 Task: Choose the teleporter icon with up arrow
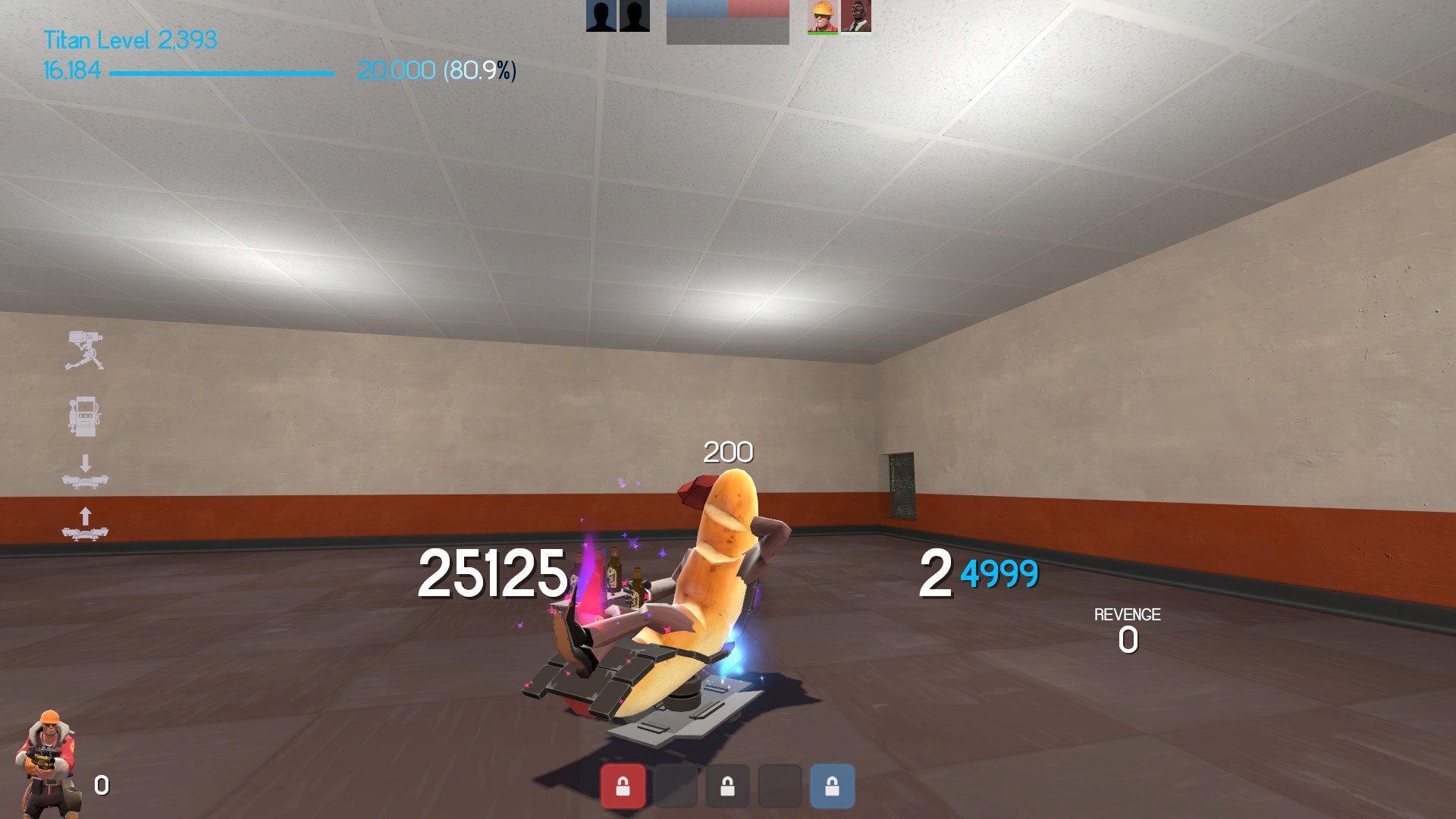coord(85,524)
